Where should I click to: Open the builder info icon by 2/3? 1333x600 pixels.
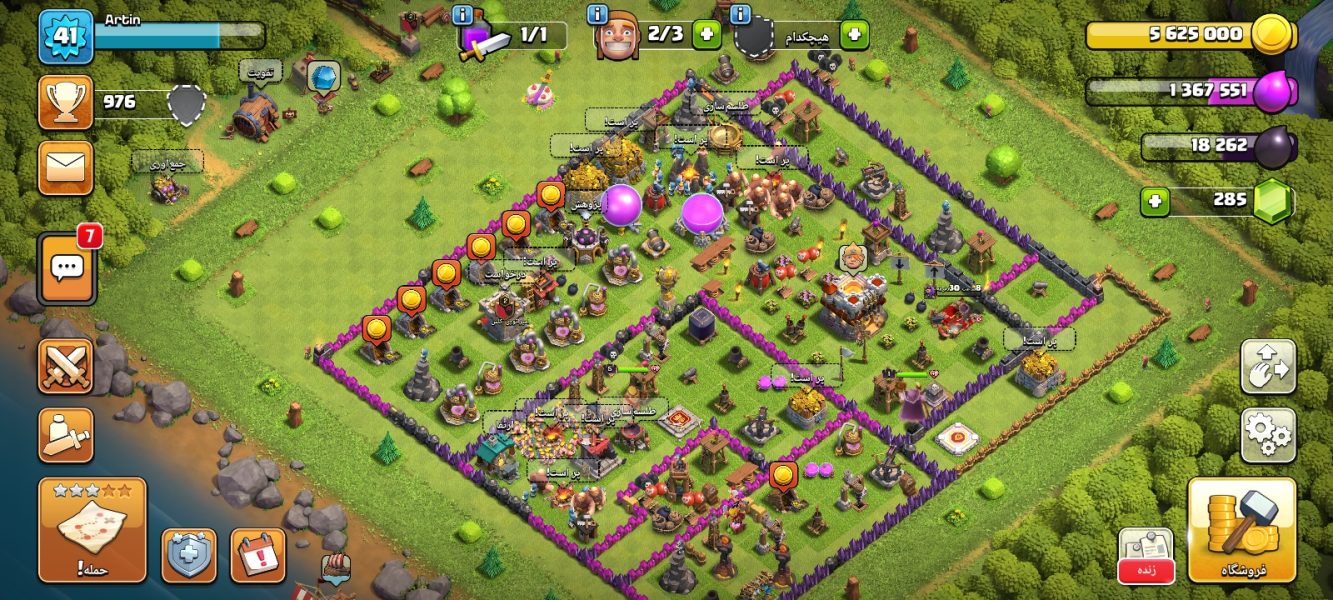coord(598,14)
